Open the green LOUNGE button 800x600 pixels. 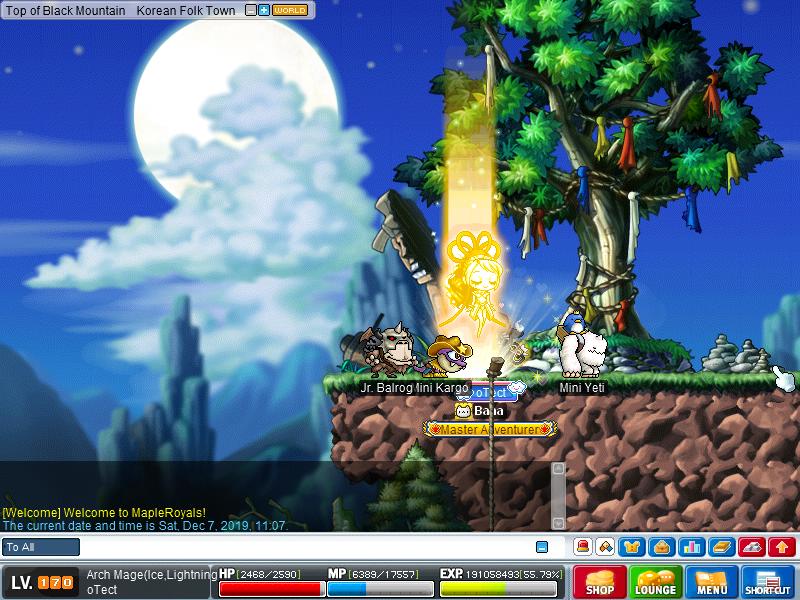[x=656, y=582]
